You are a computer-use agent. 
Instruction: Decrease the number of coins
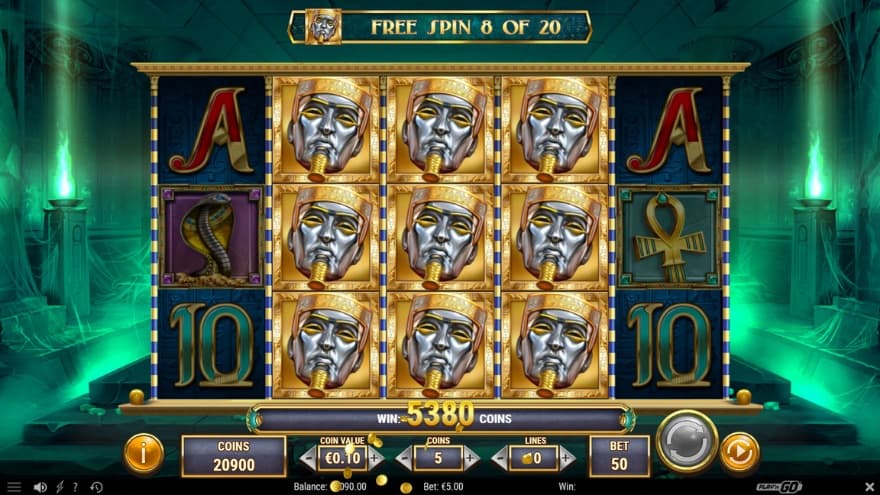[403, 458]
